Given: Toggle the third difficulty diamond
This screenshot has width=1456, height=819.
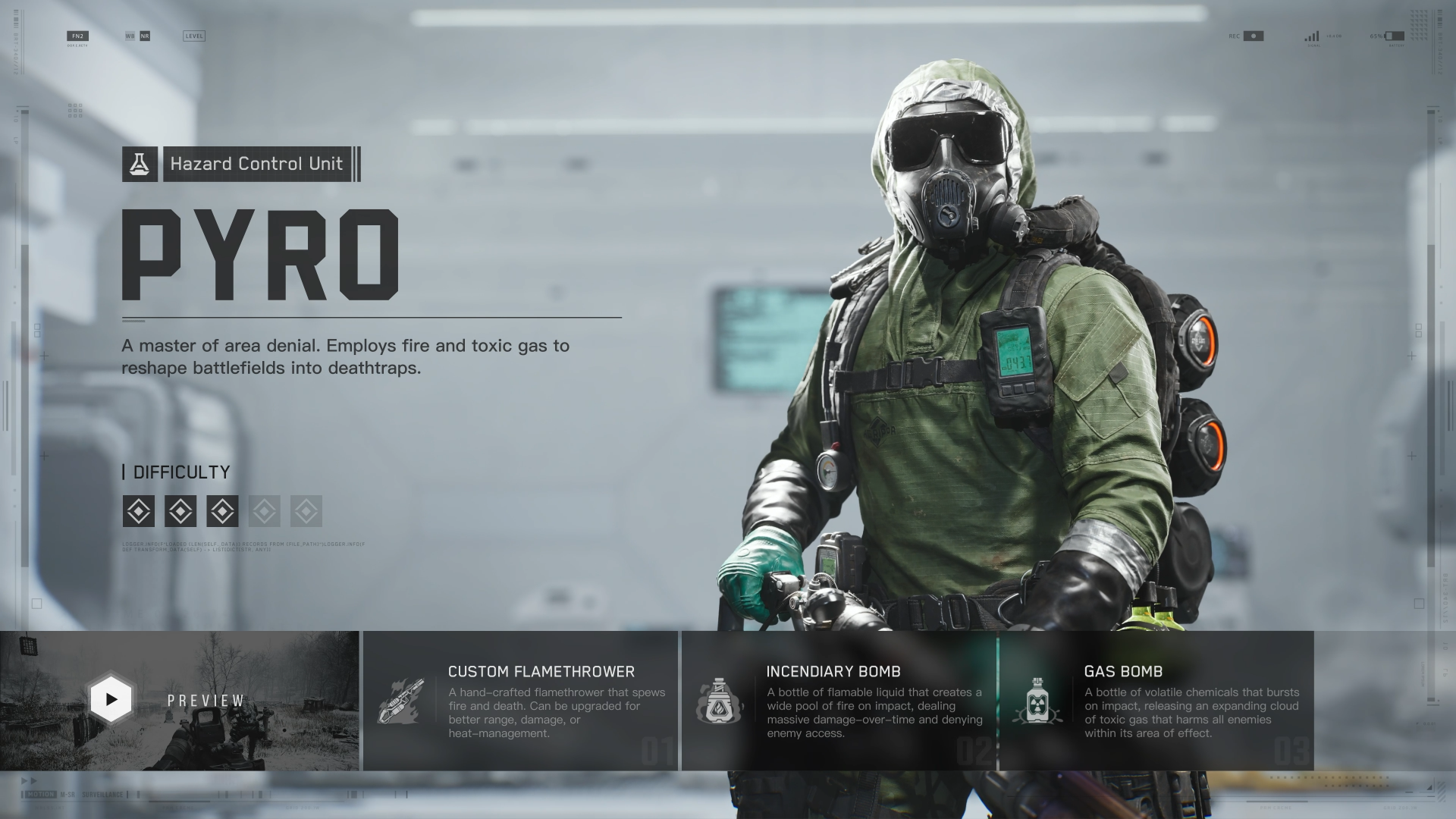Looking at the screenshot, I should pos(222,511).
